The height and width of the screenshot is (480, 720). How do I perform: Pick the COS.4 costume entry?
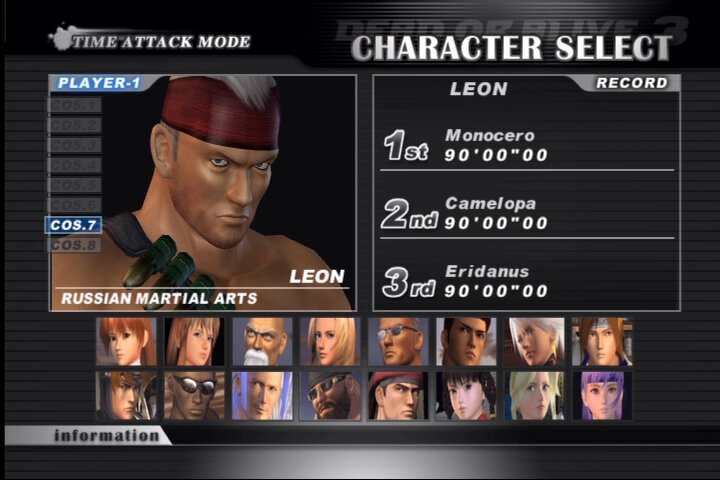74,165
